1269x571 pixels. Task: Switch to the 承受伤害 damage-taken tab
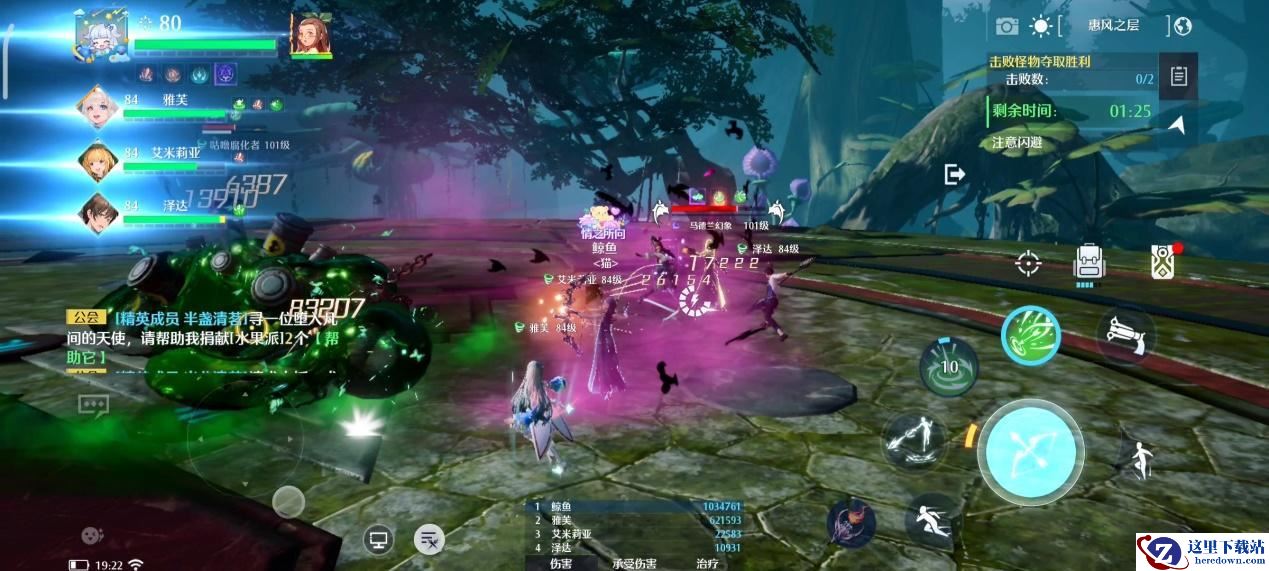[634, 564]
